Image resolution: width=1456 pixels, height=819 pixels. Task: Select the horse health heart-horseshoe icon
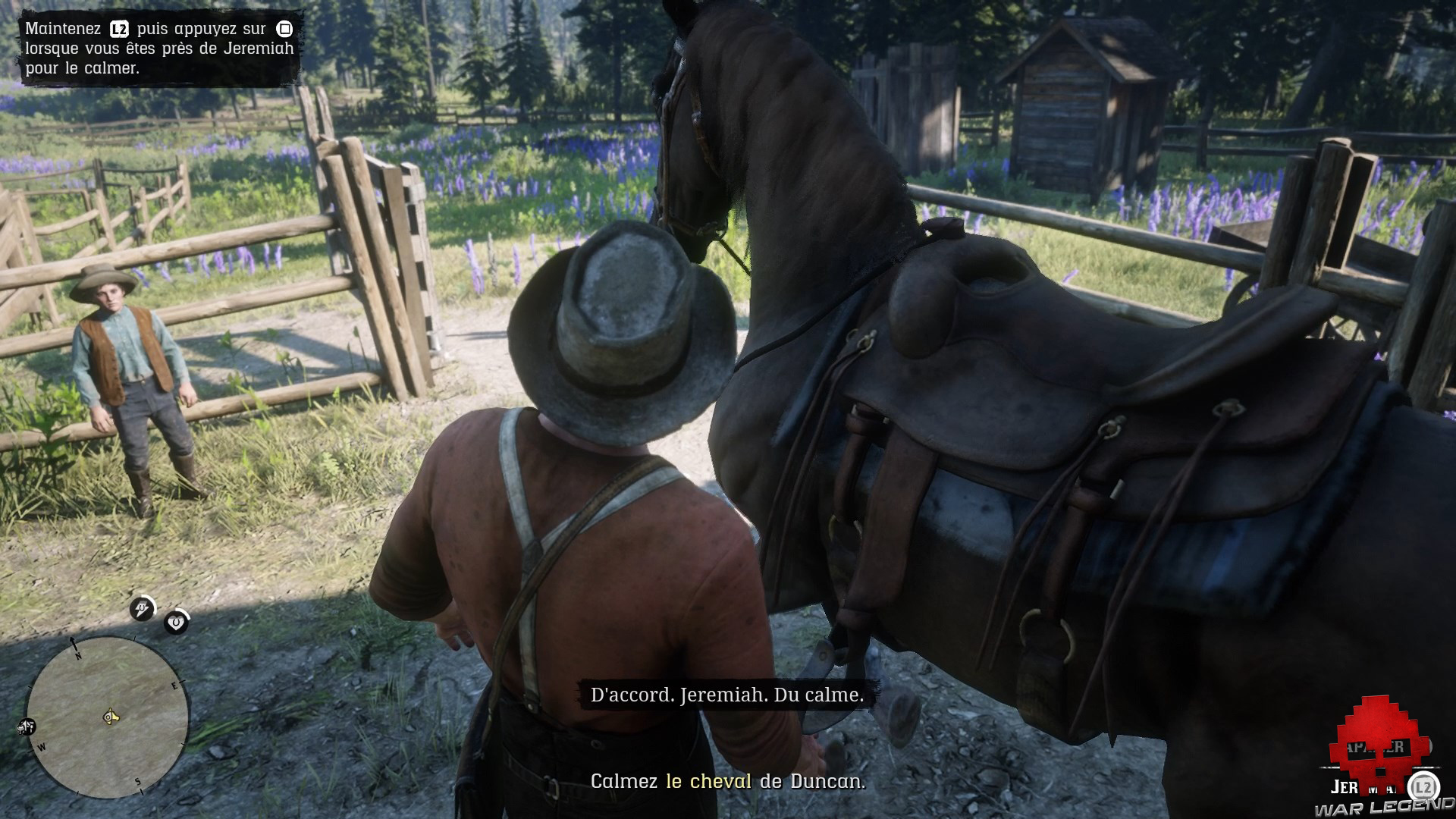point(176,622)
